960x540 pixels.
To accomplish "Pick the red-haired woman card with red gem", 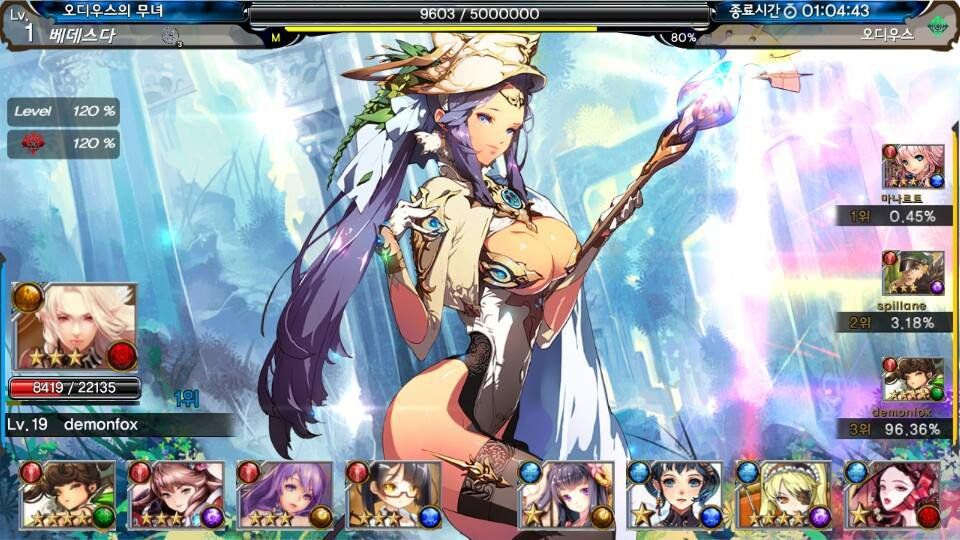I will point(893,495).
